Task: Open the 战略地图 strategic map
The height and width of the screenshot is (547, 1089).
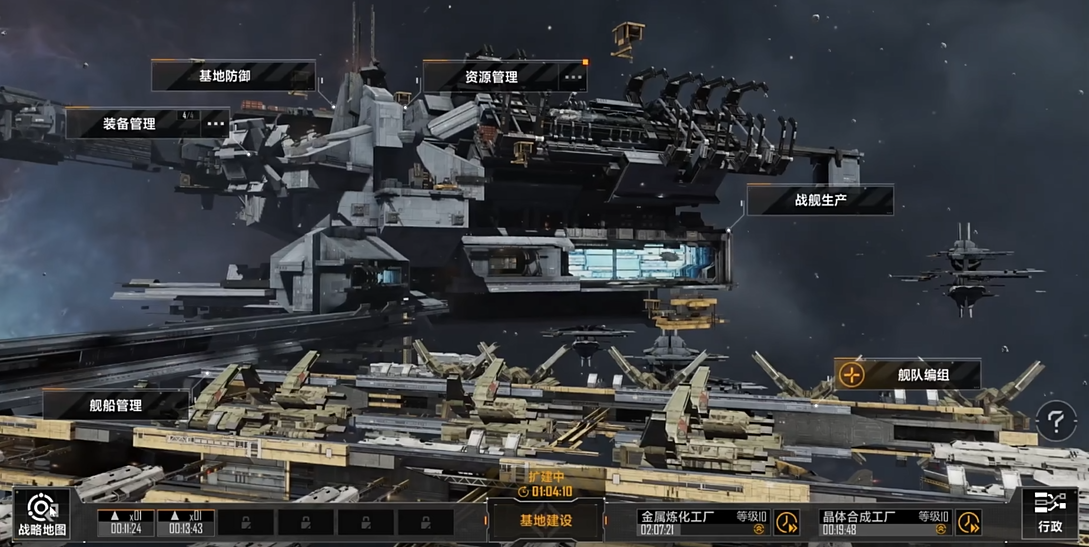Action: (42, 514)
